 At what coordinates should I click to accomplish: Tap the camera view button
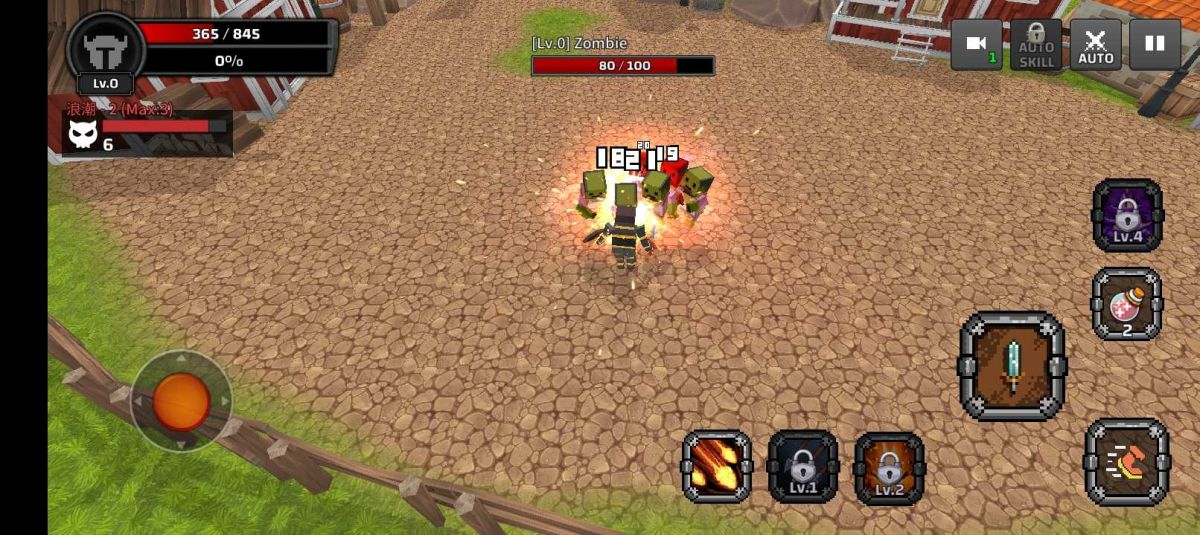975,45
